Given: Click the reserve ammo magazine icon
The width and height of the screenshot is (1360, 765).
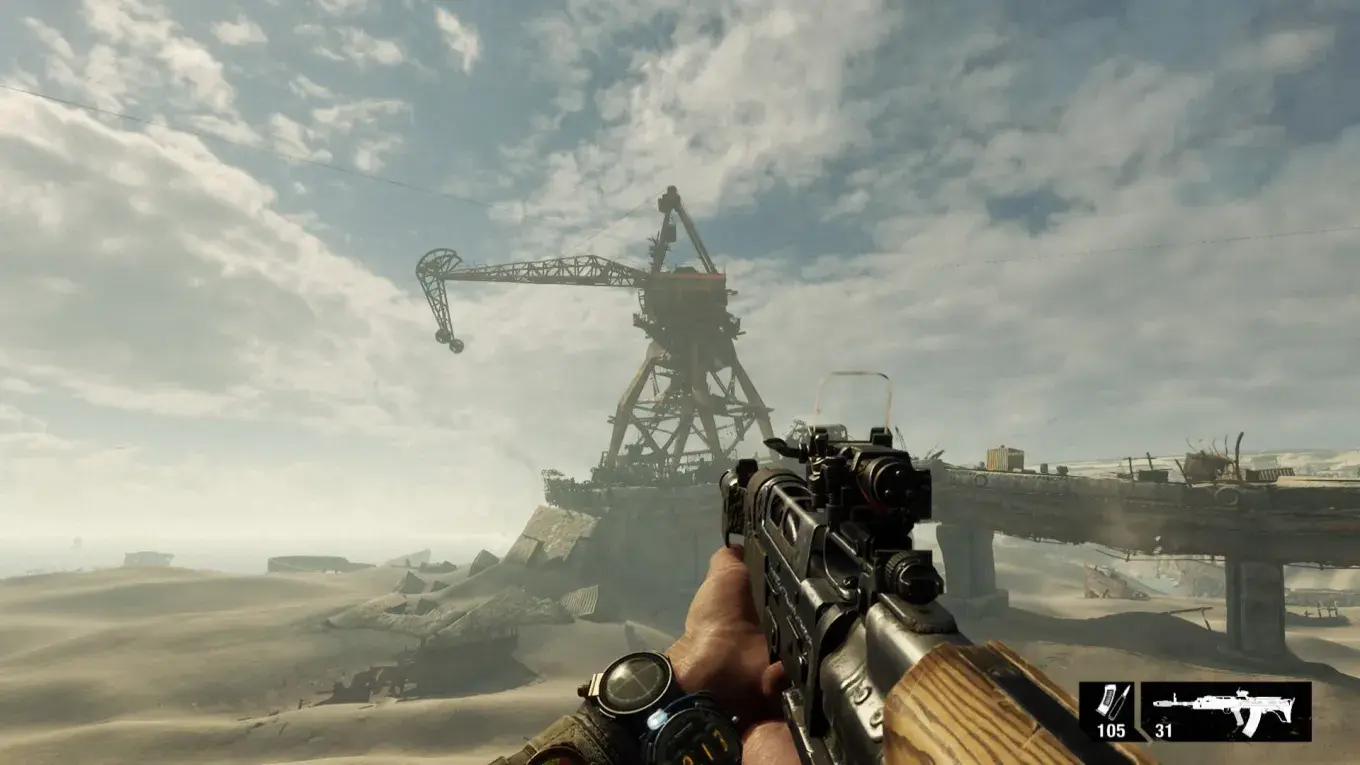Looking at the screenshot, I should (x=1109, y=700).
